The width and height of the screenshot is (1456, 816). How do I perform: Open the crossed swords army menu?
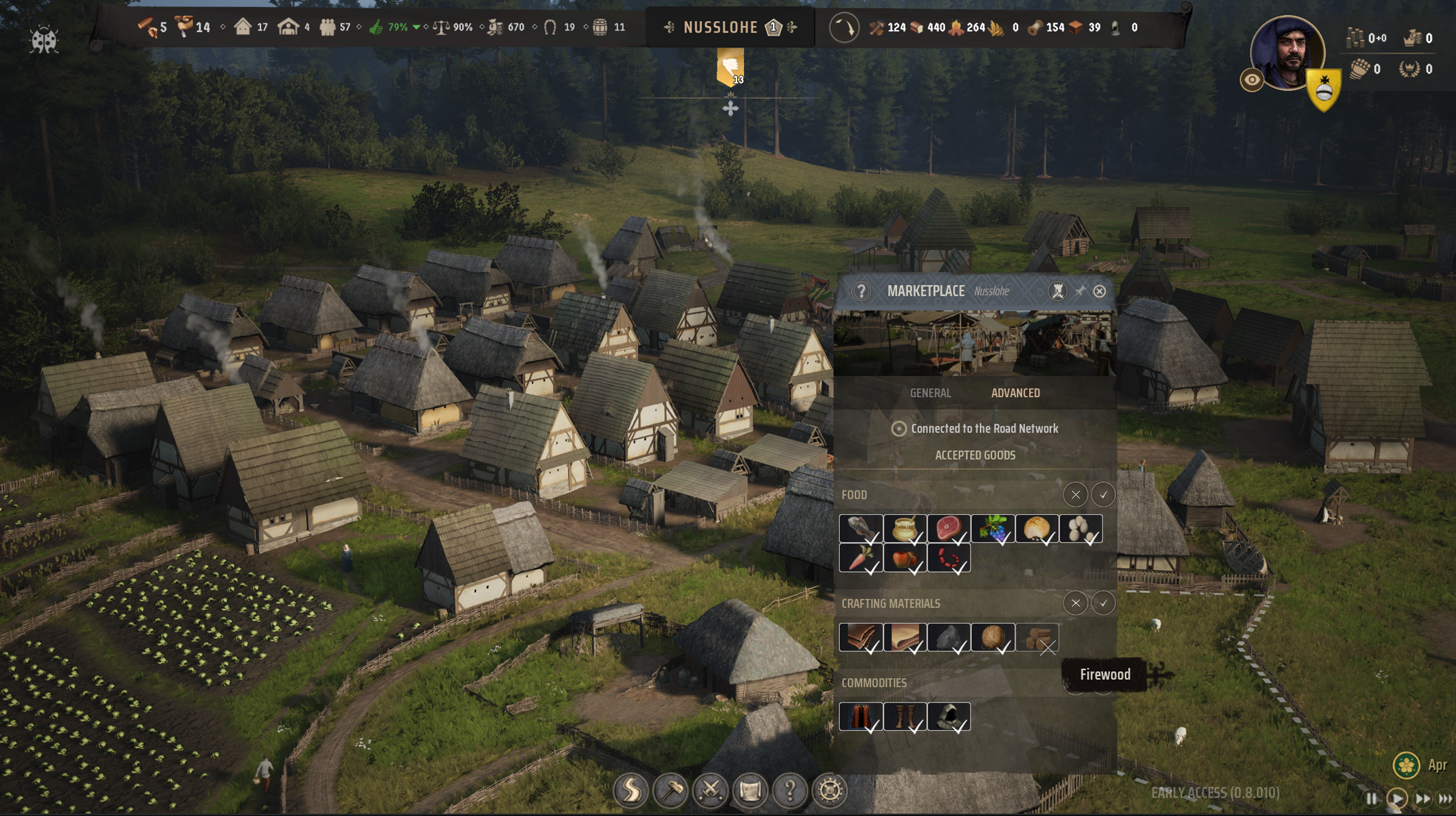pyautogui.click(x=710, y=790)
